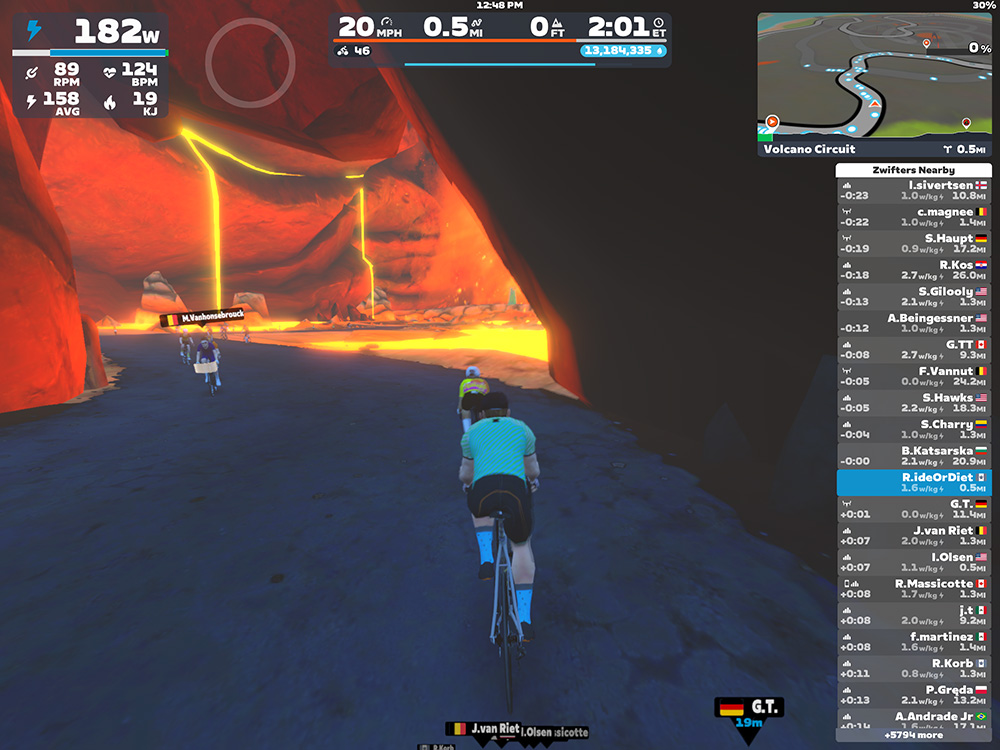The image size is (1000, 750).
Task: Select S.Gilooly from Zwifters Nearby
Action: pos(913,296)
